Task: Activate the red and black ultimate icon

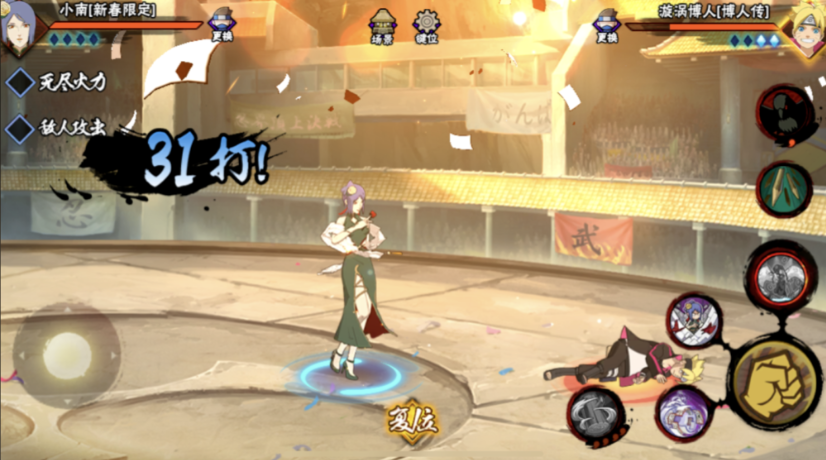Action: tap(783, 112)
